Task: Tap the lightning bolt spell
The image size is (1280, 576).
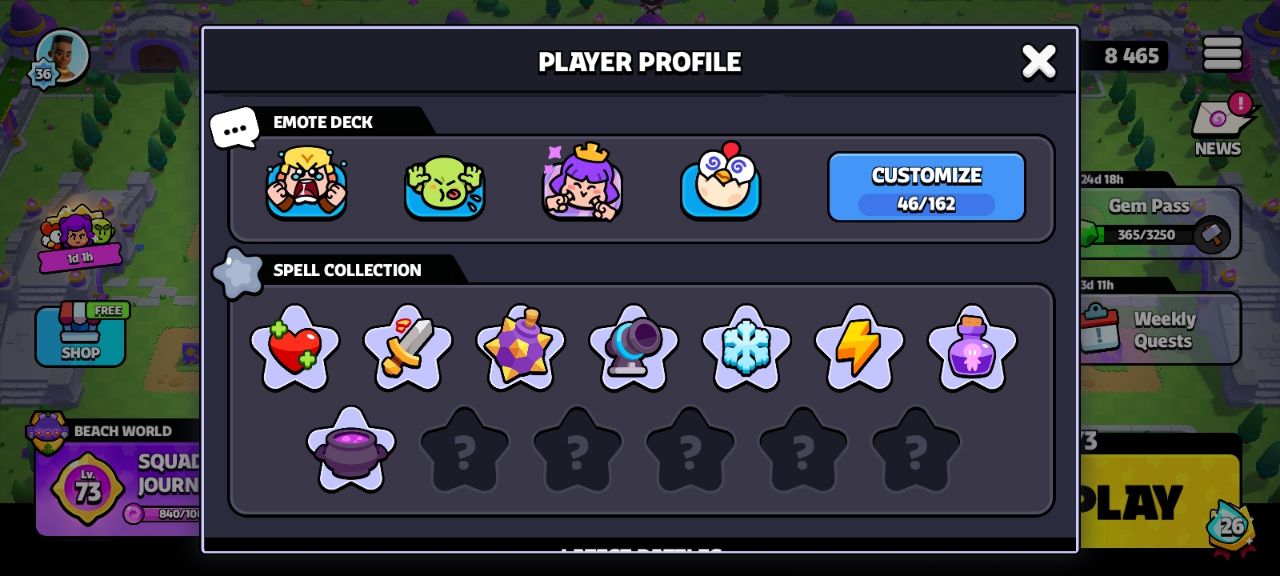Action: click(x=859, y=348)
